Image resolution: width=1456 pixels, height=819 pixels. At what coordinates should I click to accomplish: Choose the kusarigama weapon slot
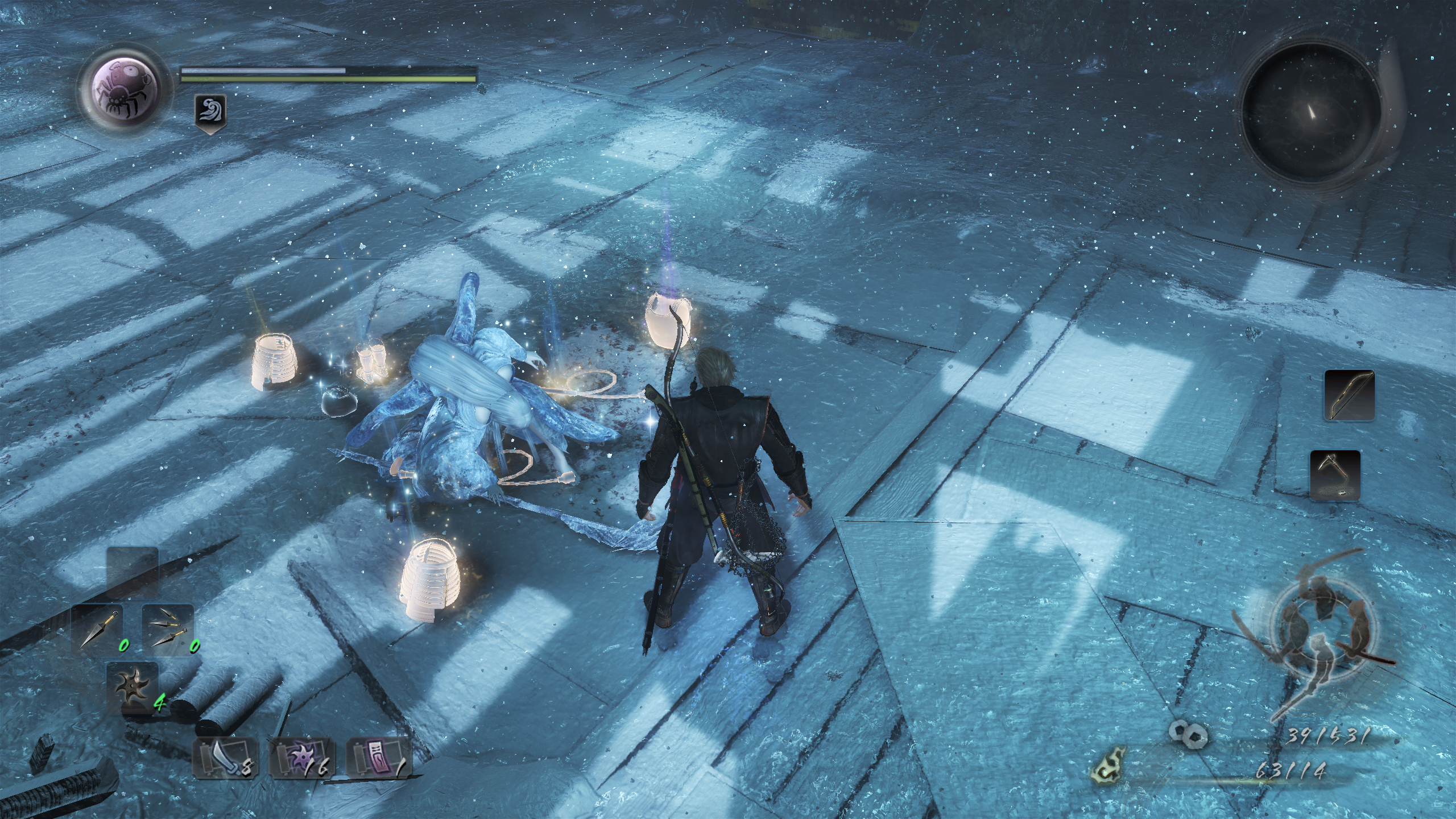[1335, 475]
